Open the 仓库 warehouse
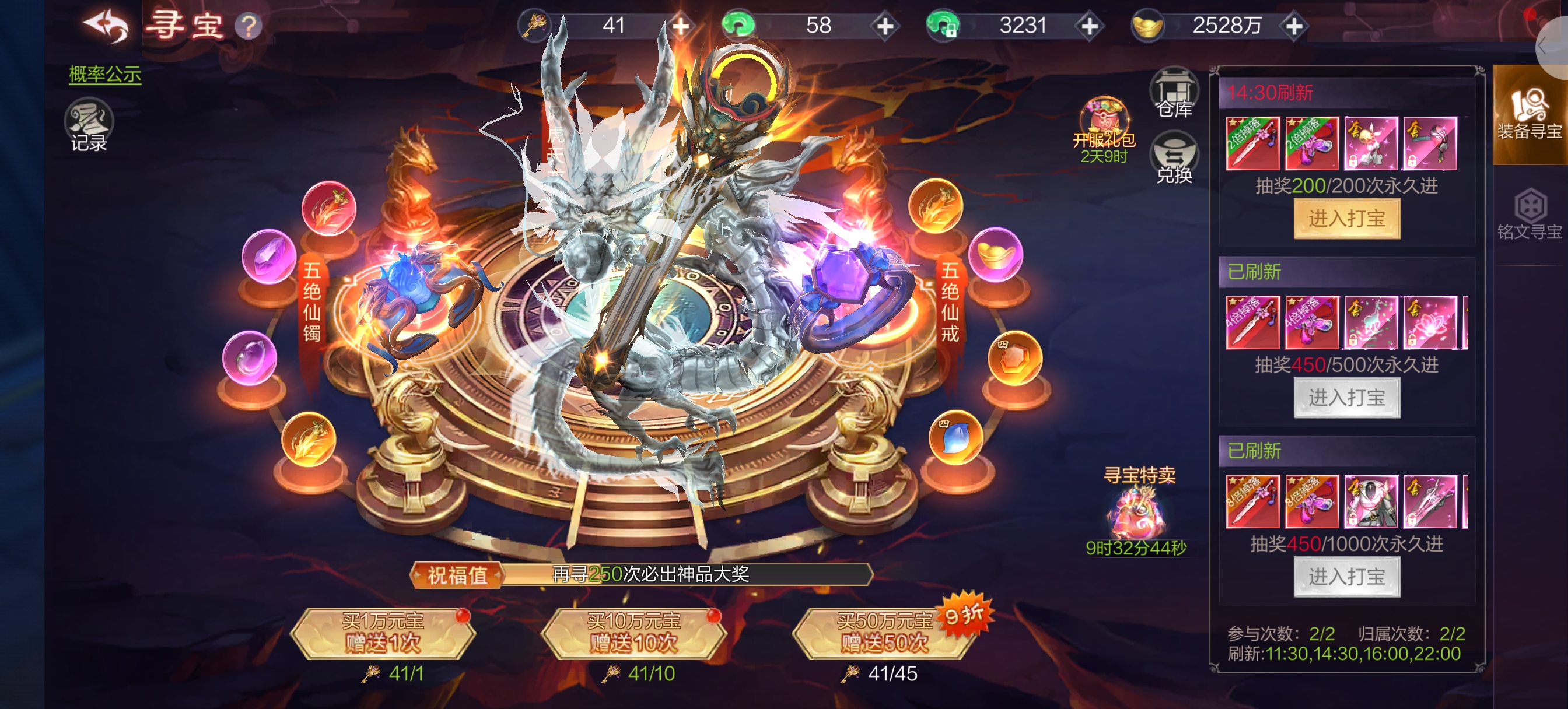Image resolution: width=1568 pixels, height=709 pixels. pyautogui.click(x=1174, y=94)
